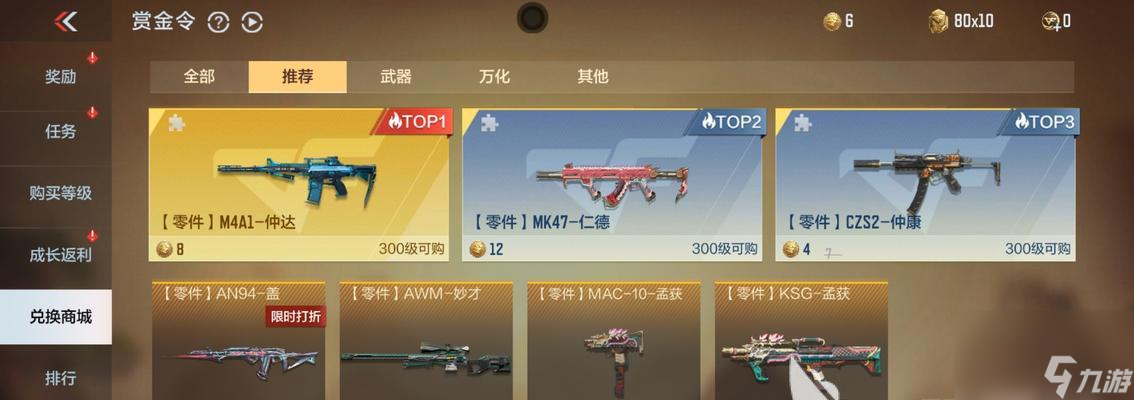1134x400 pixels.
Task: Open the 排行 ranking section
Action: click(x=60, y=378)
